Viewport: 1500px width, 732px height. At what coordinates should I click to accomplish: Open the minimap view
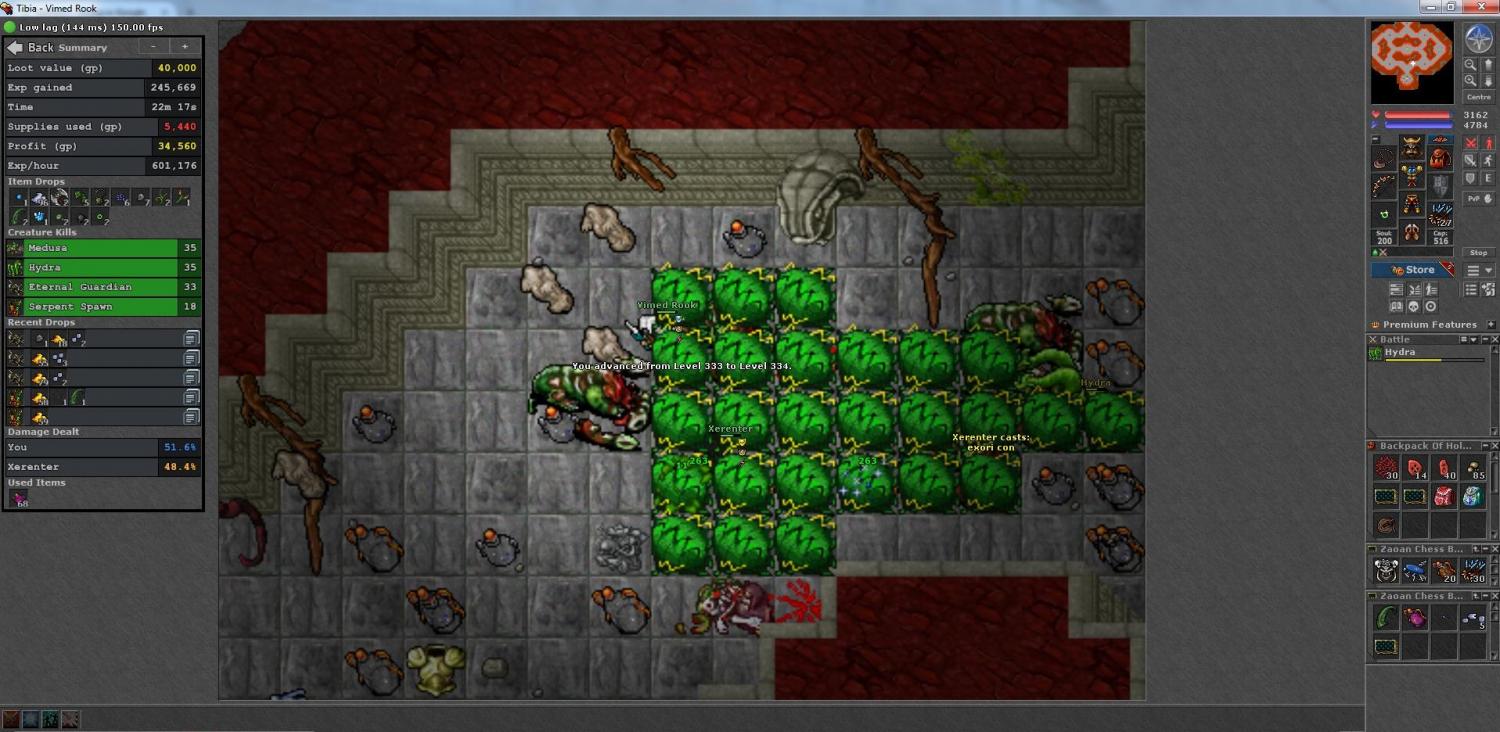pyautogui.click(x=1411, y=62)
